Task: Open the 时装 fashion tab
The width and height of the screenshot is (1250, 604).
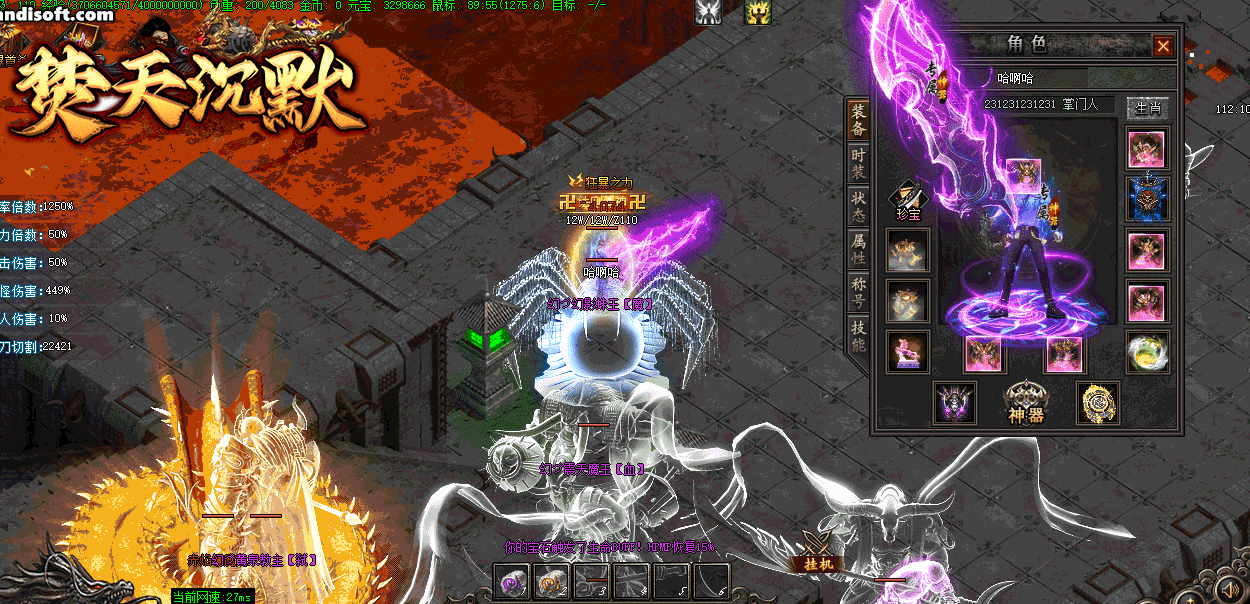Action: (858, 165)
